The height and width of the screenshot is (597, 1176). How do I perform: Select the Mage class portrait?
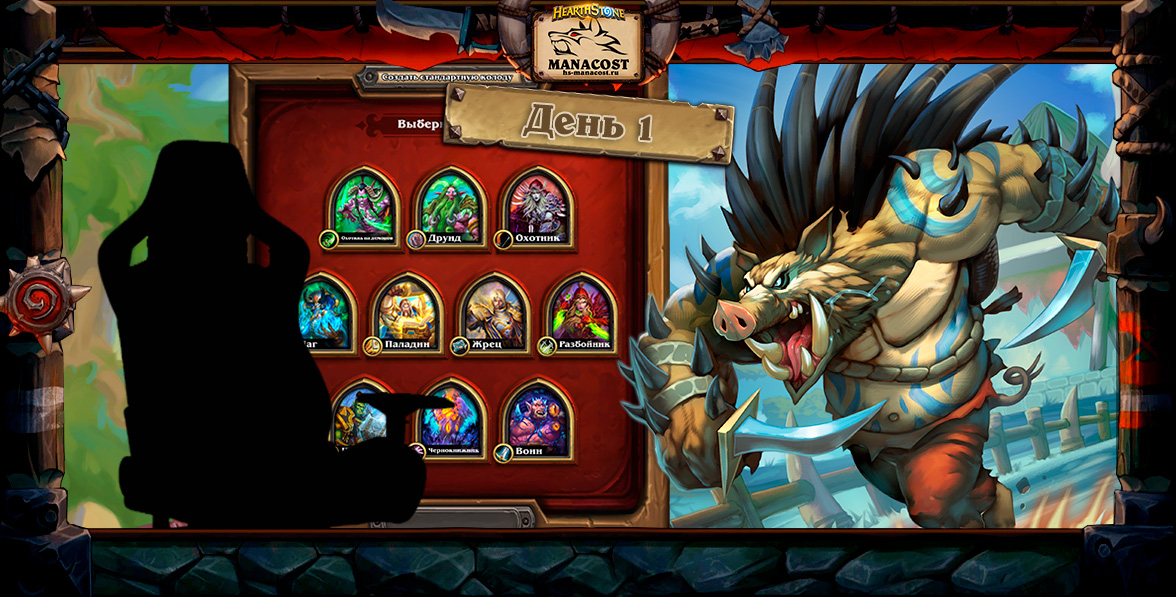click(327, 312)
